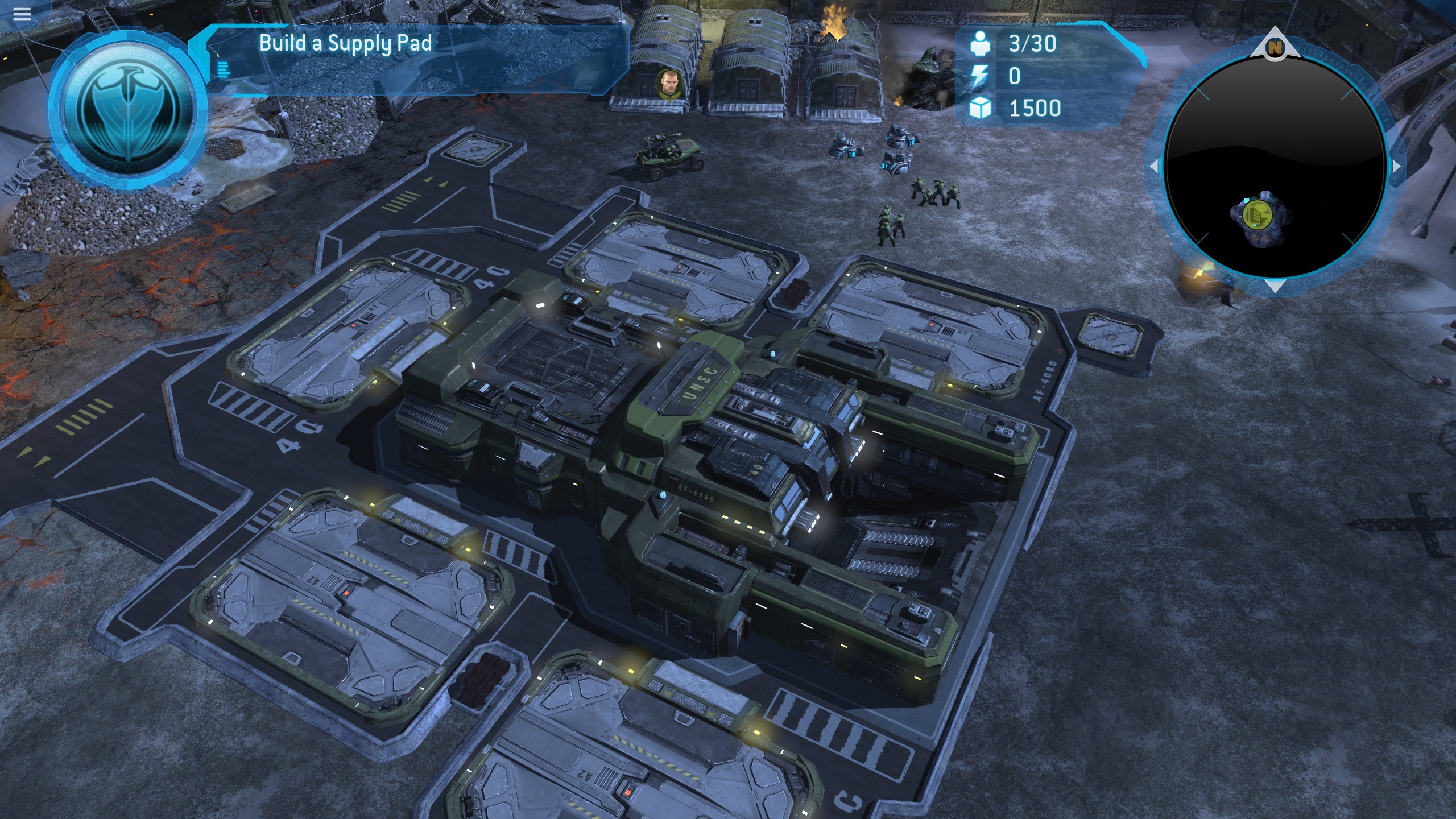1456x819 pixels.
Task: Click the north compass marker
Action: coord(1275,48)
